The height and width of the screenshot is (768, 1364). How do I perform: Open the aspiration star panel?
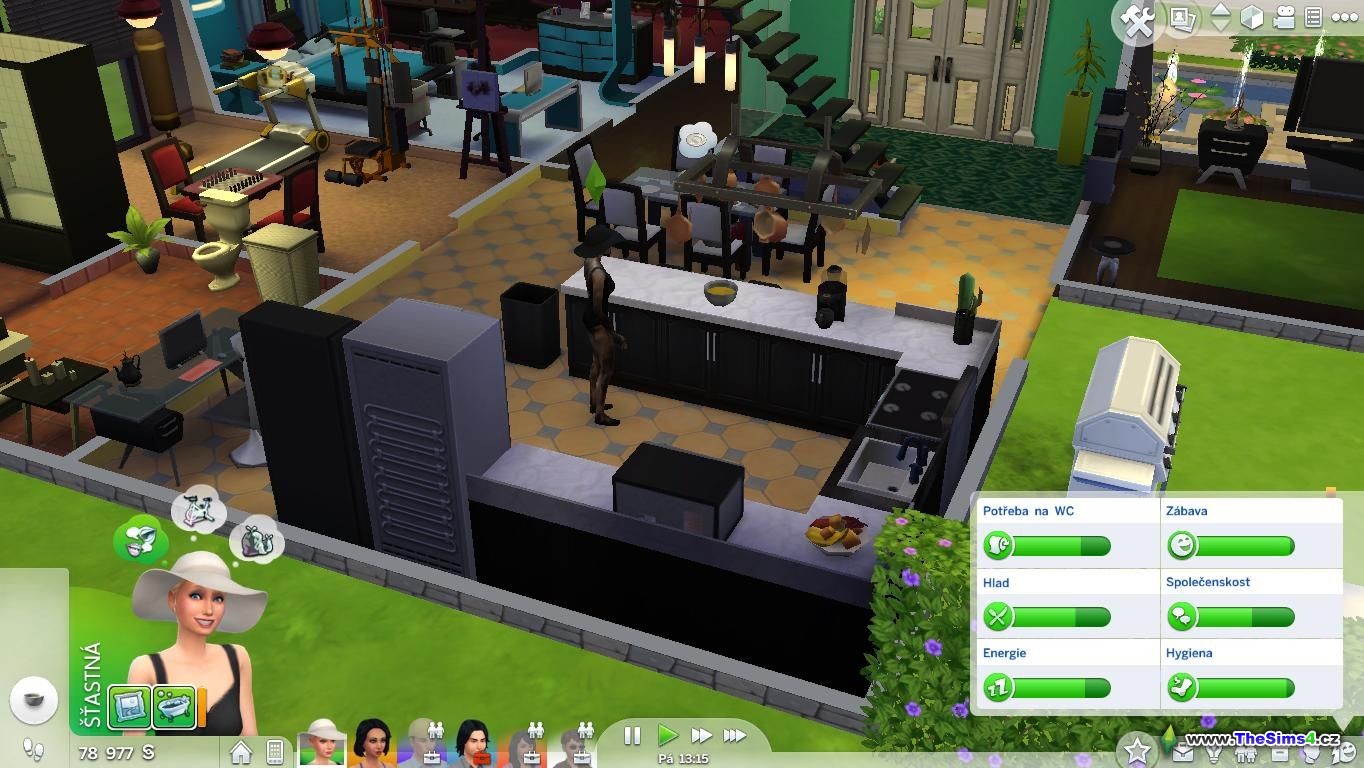coord(1137,749)
